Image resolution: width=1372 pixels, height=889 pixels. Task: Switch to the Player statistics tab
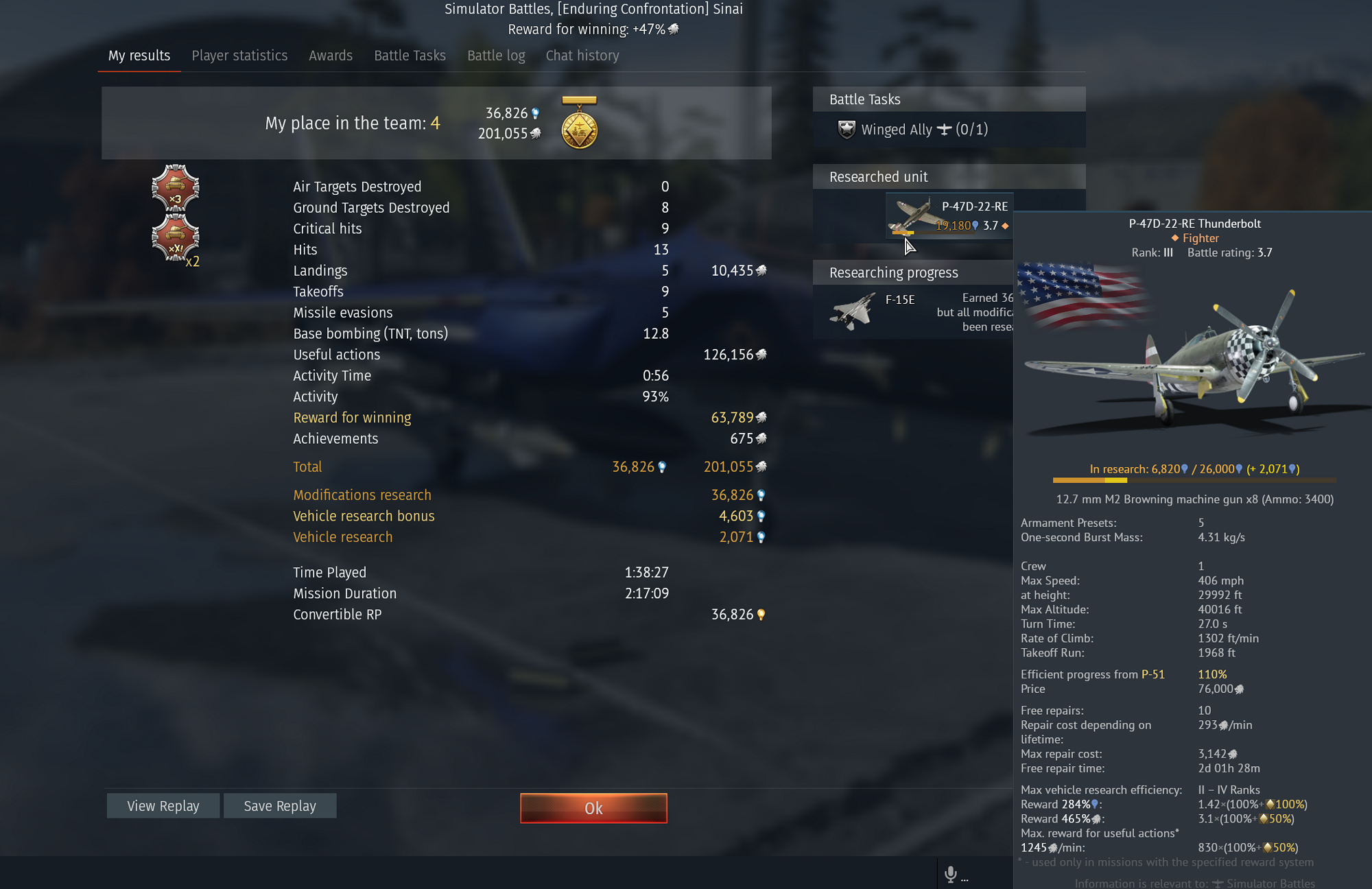pyautogui.click(x=239, y=55)
